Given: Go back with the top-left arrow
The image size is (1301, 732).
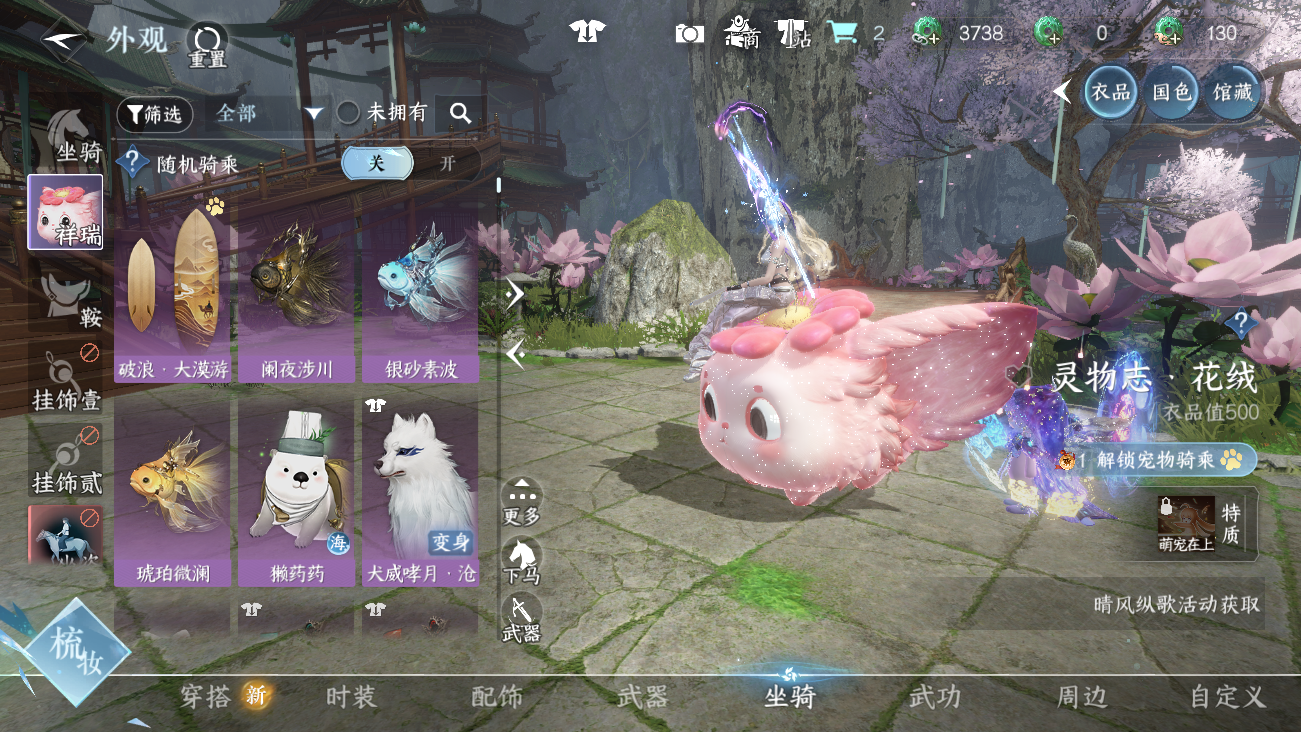Looking at the screenshot, I should click(64, 40).
